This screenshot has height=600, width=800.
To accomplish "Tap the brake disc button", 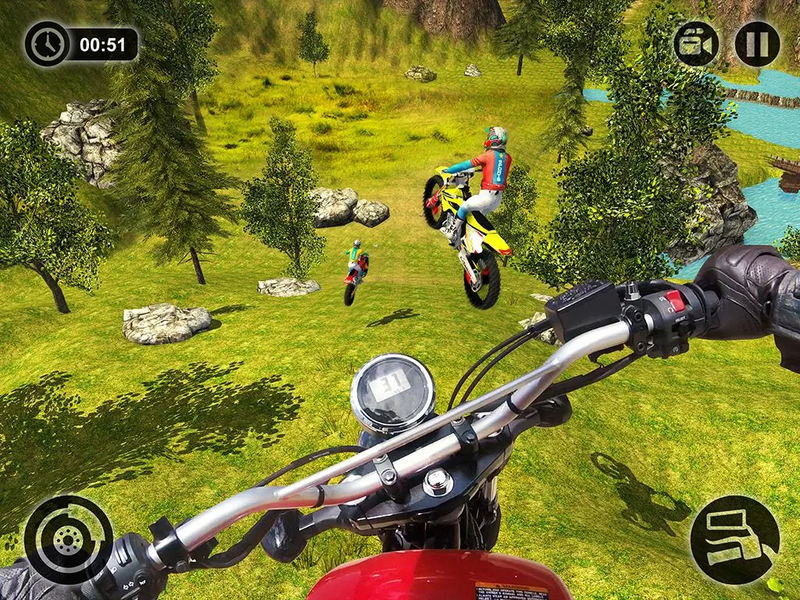I will (68, 539).
